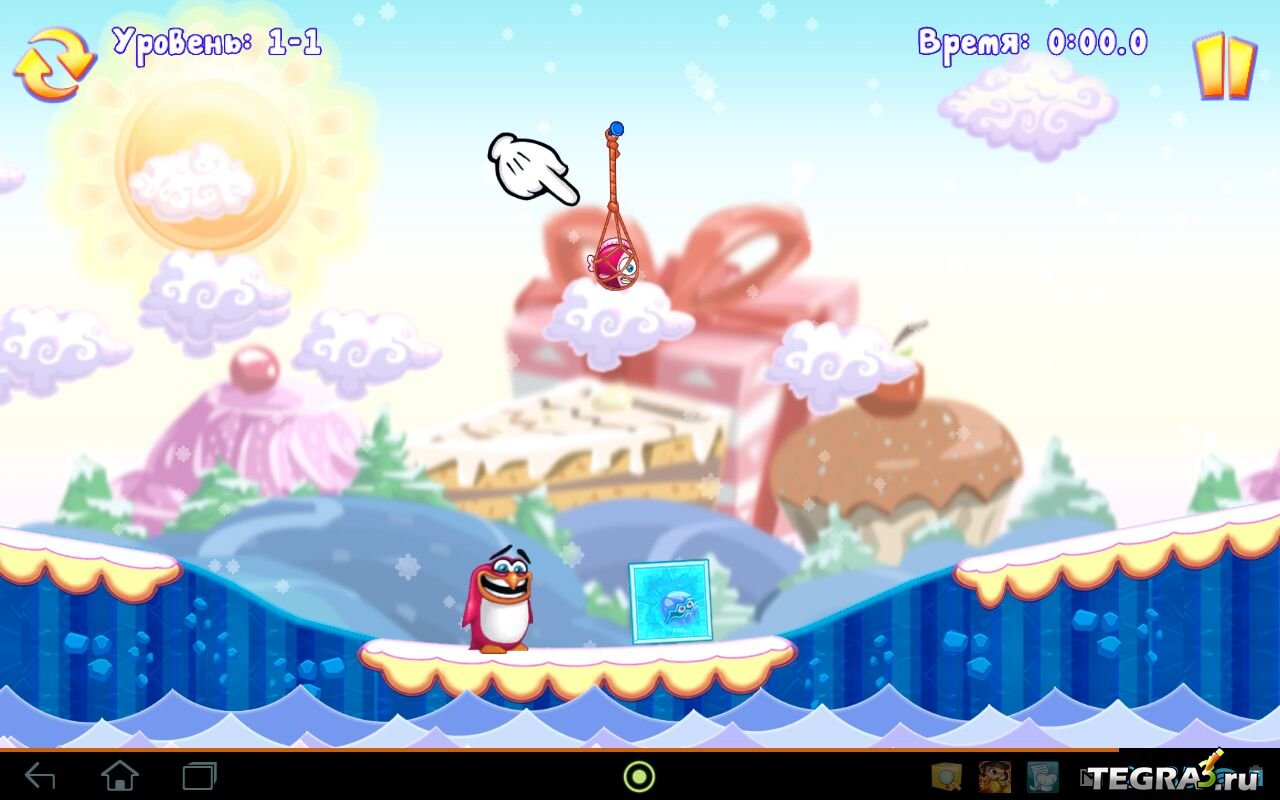Pause the game
Viewport: 1280px width, 800px height.
(x=1224, y=67)
